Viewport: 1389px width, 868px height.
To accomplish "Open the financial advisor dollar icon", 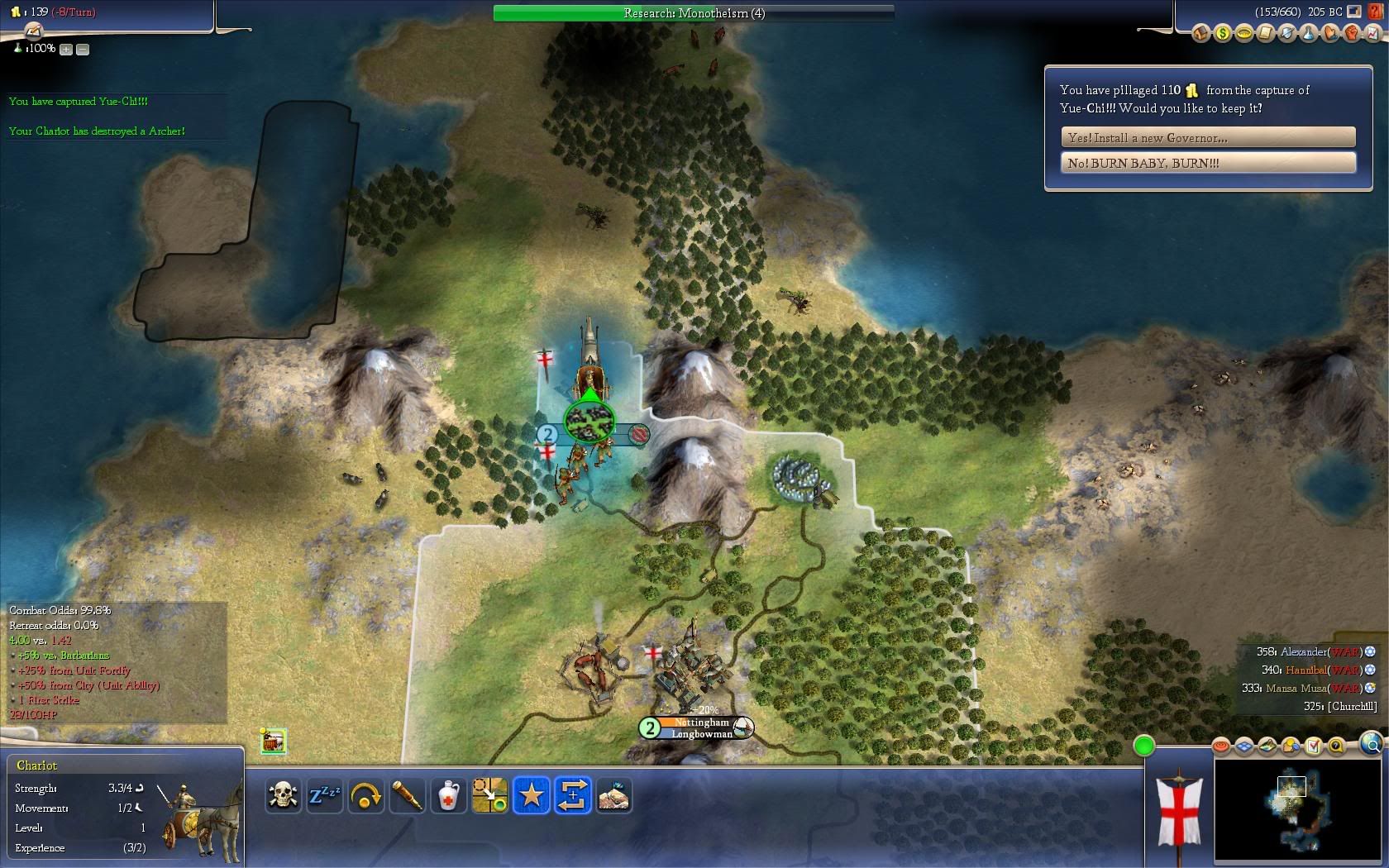I will (x=1222, y=34).
